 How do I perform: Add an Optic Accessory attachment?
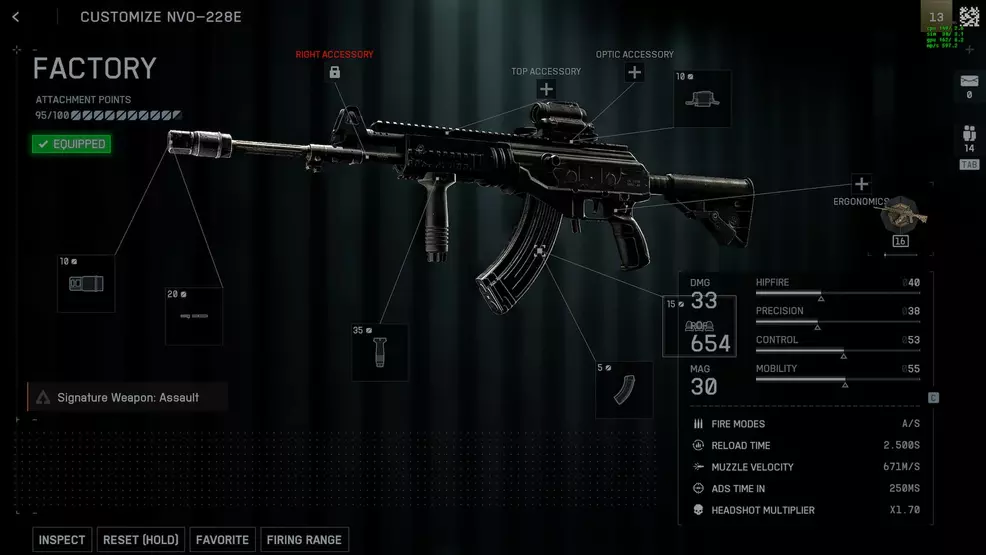634,72
